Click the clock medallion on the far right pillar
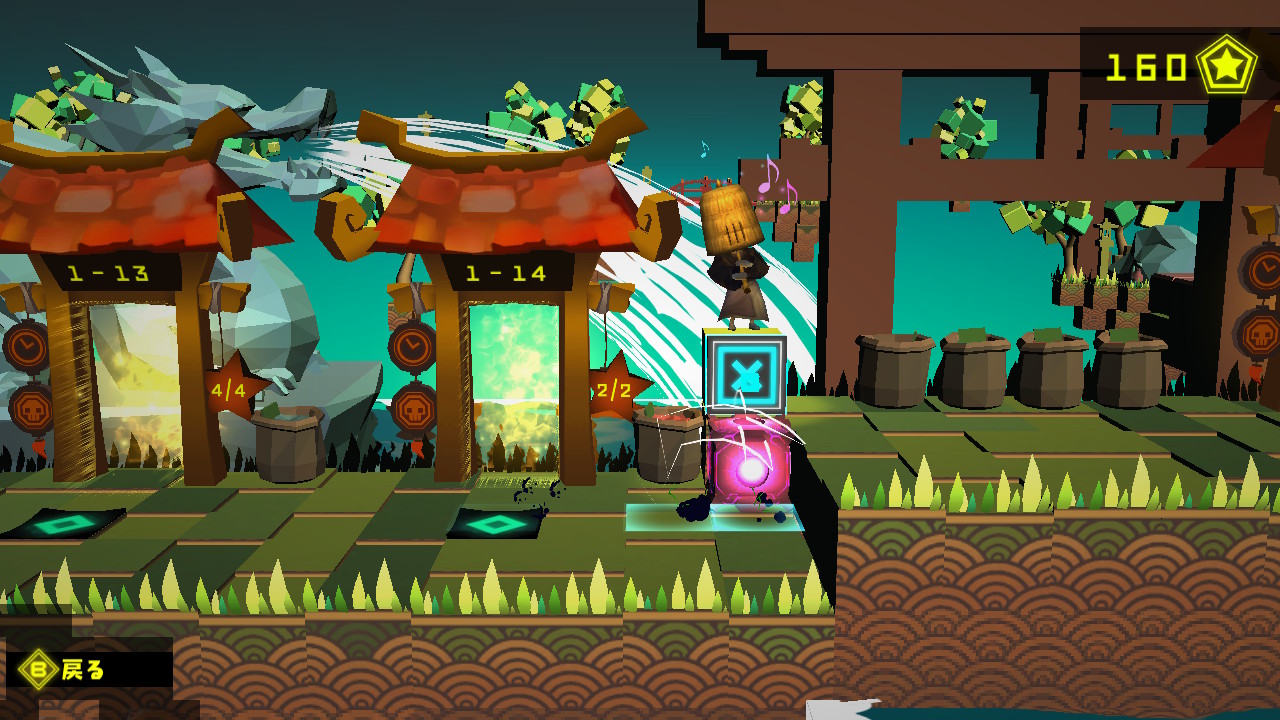1280x720 pixels. pyautogui.click(x=1264, y=266)
